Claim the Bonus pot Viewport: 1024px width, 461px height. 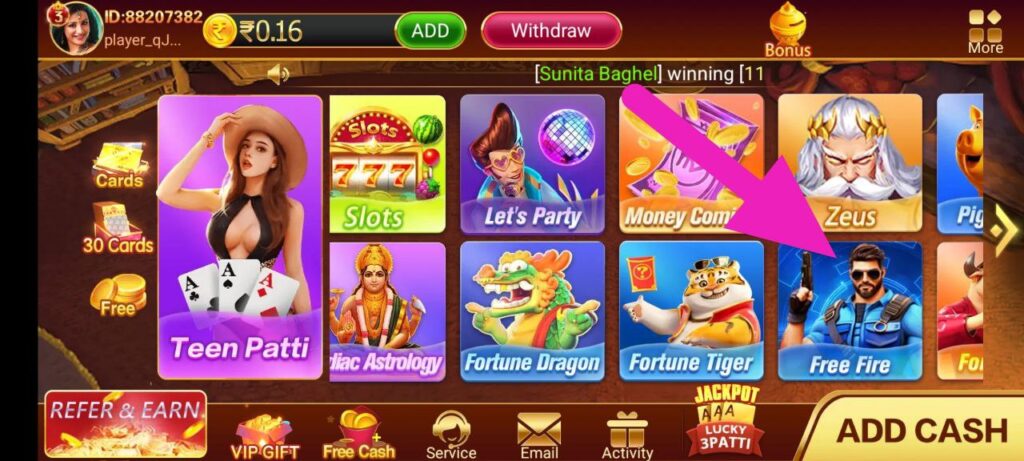(788, 30)
